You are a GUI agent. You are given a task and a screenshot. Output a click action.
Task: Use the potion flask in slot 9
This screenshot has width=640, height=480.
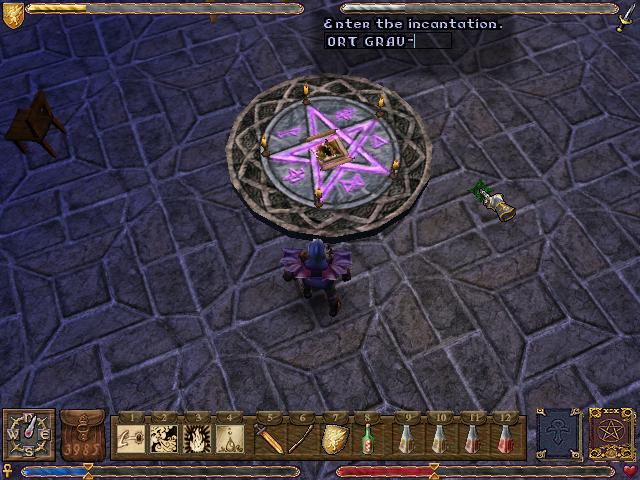[406, 438]
